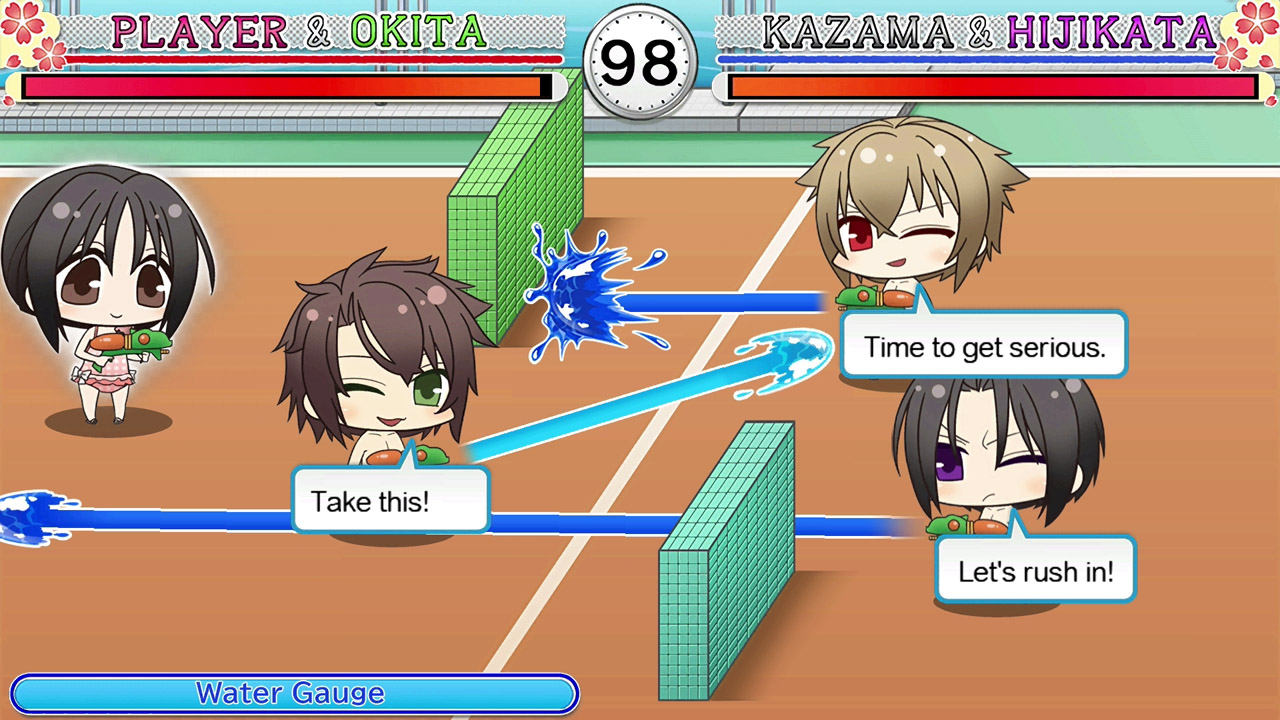Viewport: 1280px width, 720px height.
Task: Click the 'Take this!' speech bubble
Action: tap(390, 501)
